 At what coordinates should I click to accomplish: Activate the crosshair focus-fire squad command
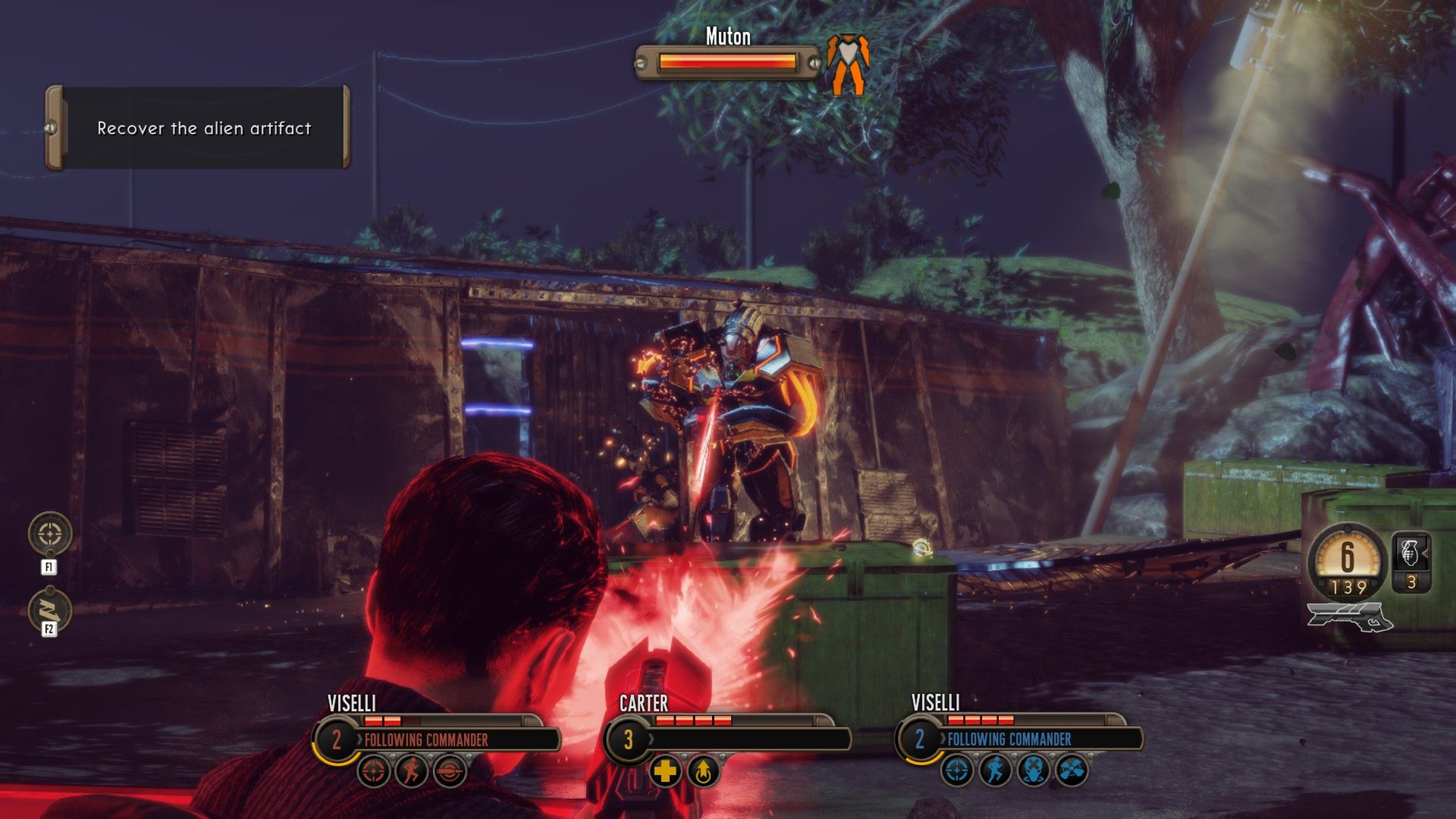pyautogui.click(x=50, y=534)
